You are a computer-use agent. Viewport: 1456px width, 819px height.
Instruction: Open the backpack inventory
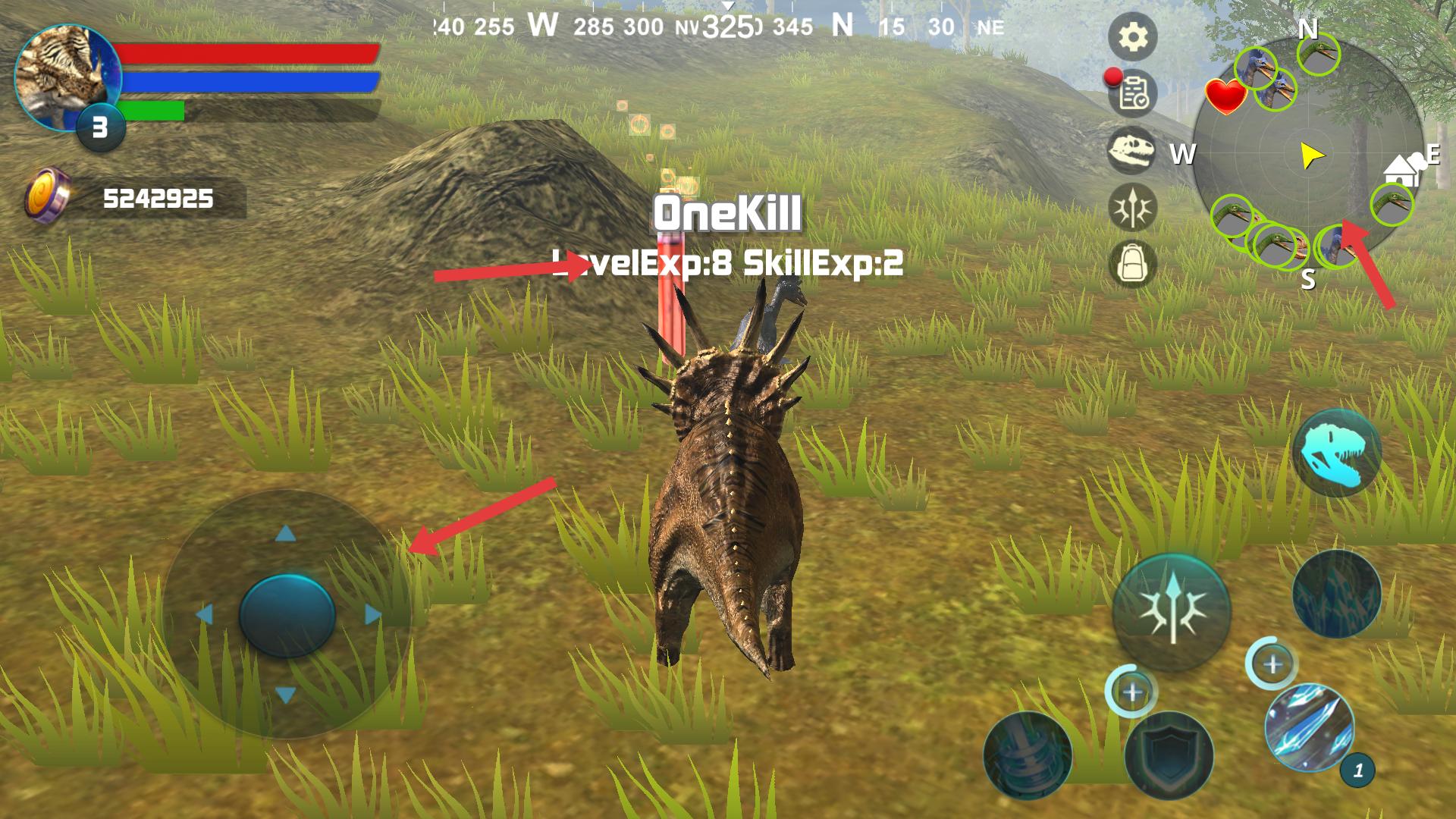(x=1132, y=264)
